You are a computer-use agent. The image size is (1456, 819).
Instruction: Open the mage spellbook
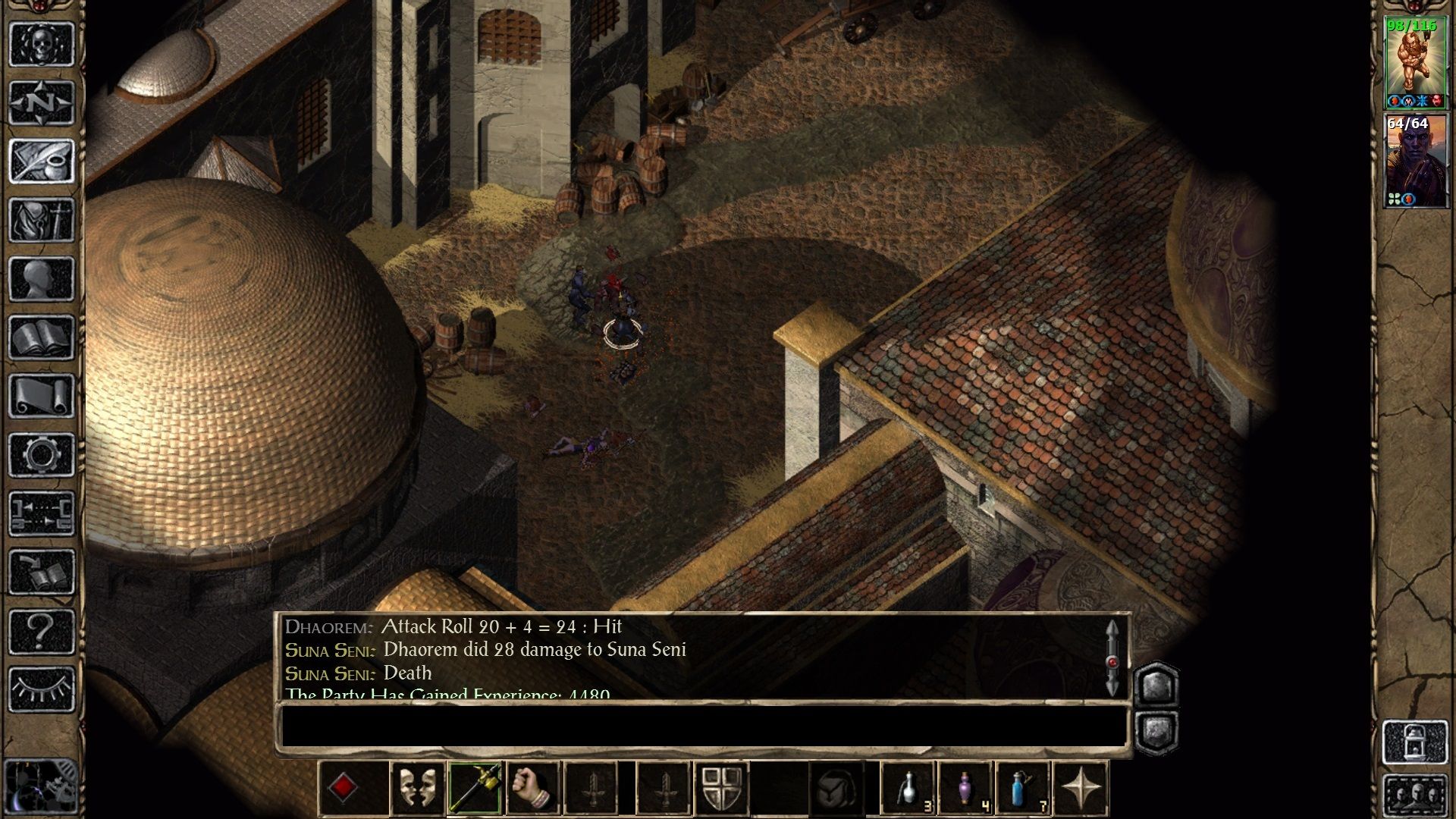tap(42, 337)
